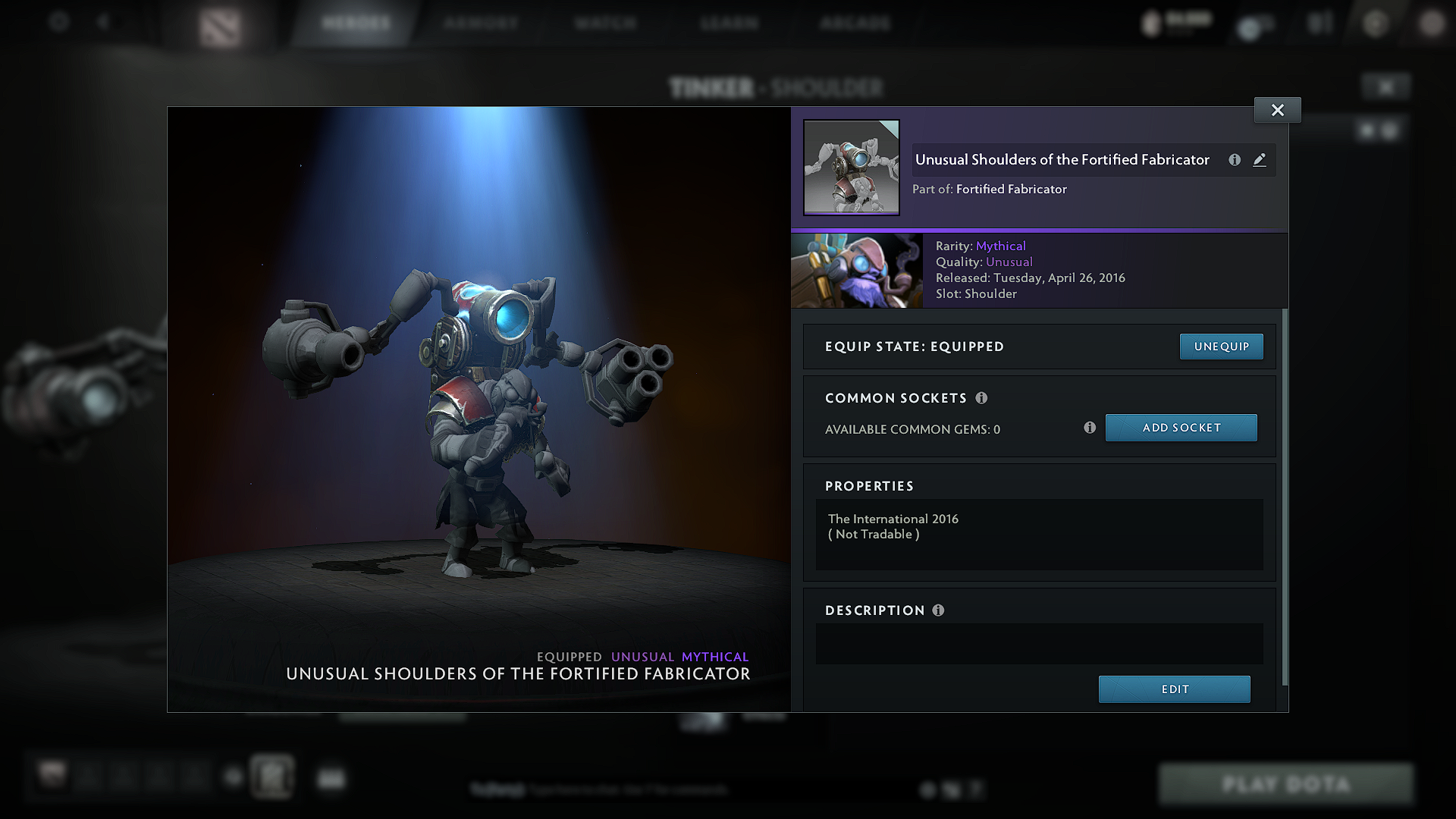This screenshot has height=819, width=1456.
Task: Open the Fortified Fabricator set link
Action: [x=1011, y=189]
